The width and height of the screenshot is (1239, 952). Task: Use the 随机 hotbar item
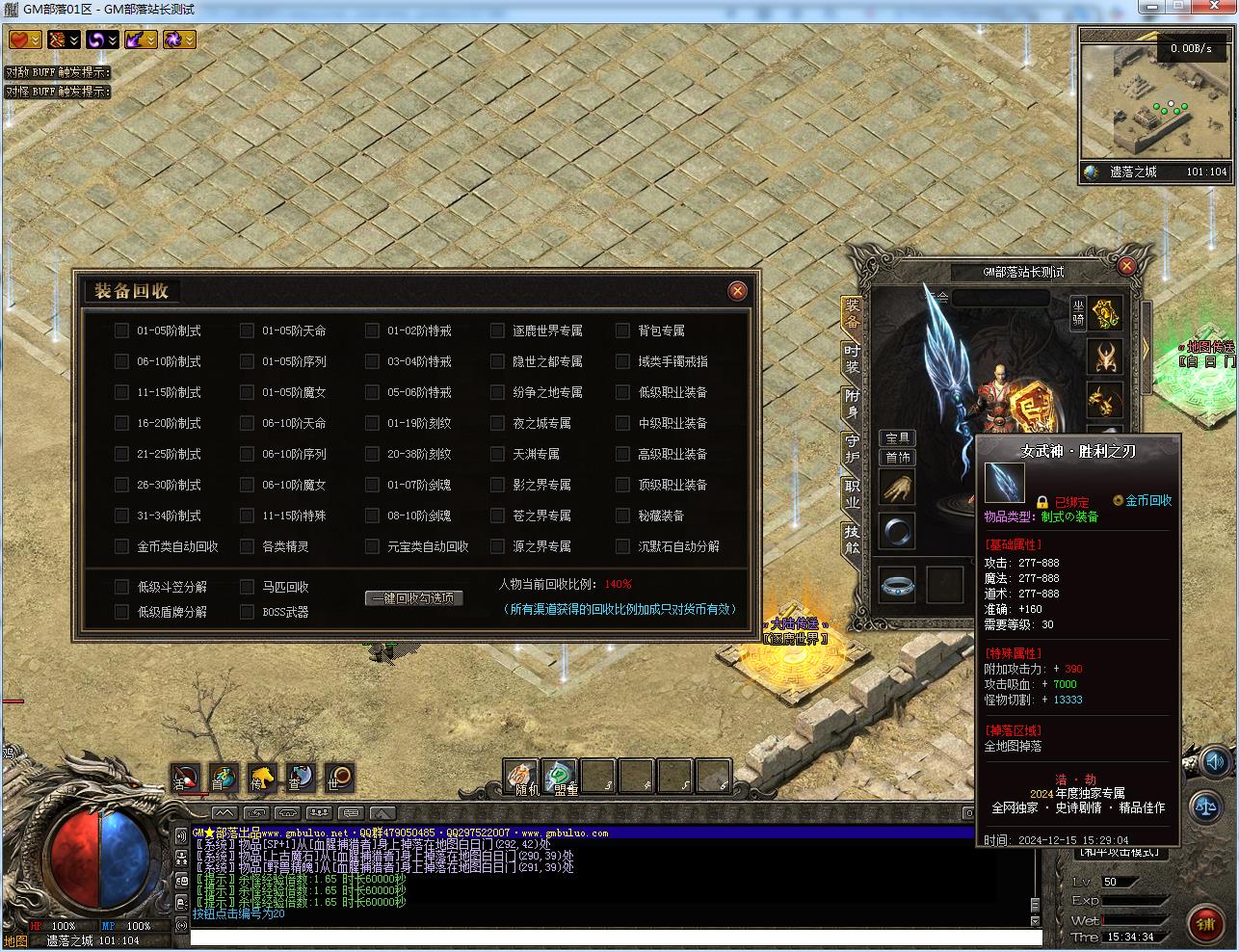522,776
